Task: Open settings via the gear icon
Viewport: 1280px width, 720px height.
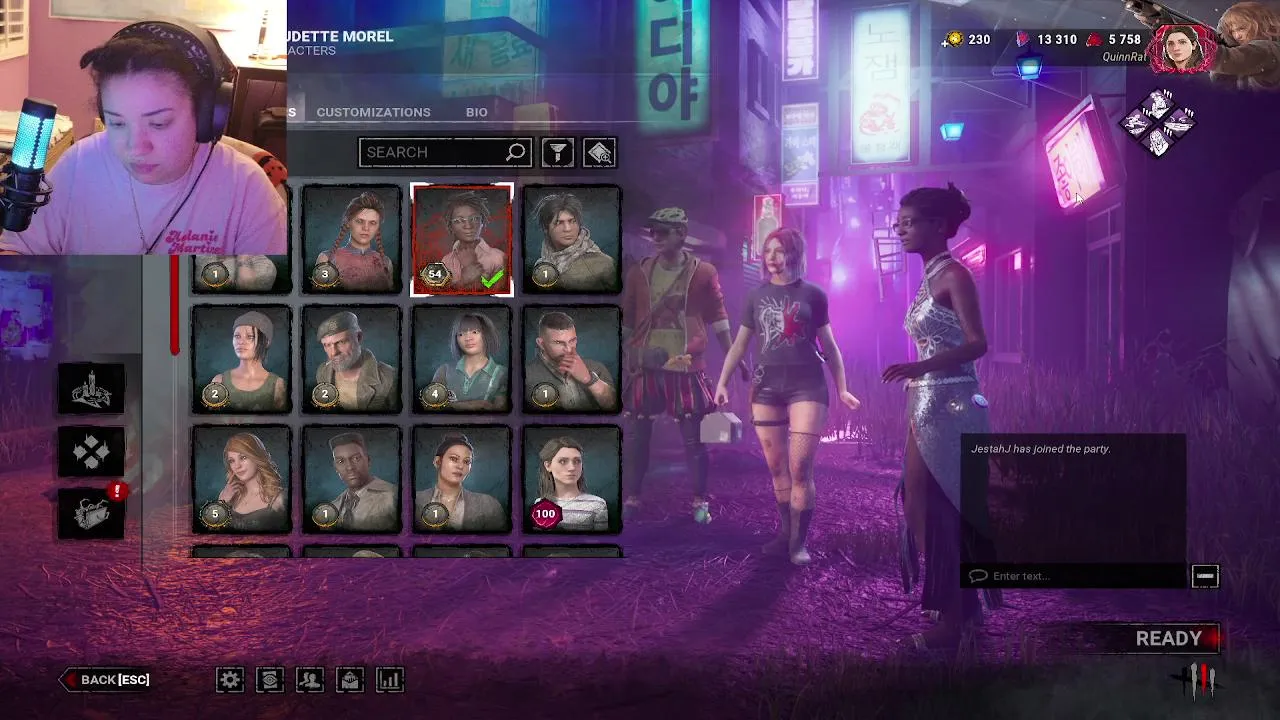Action: click(230, 680)
